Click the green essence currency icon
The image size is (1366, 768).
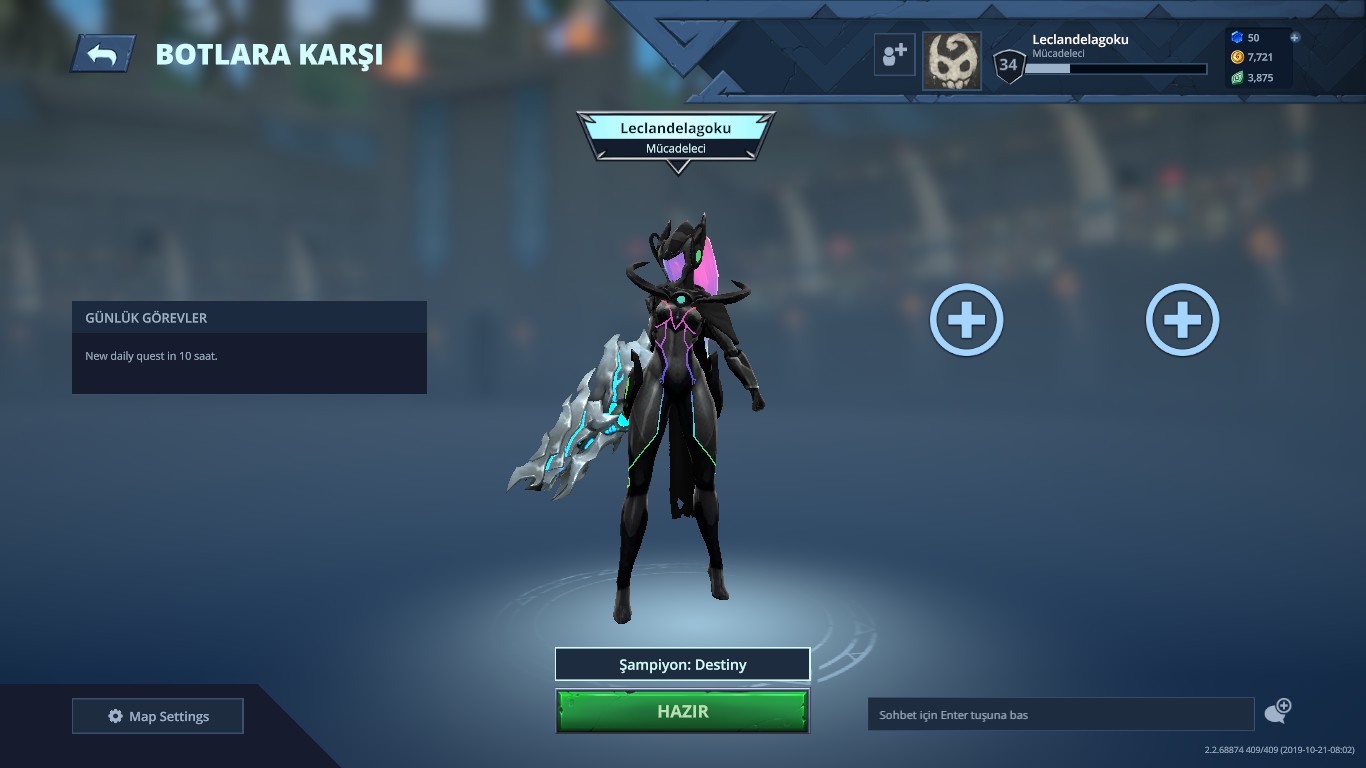(1238, 77)
